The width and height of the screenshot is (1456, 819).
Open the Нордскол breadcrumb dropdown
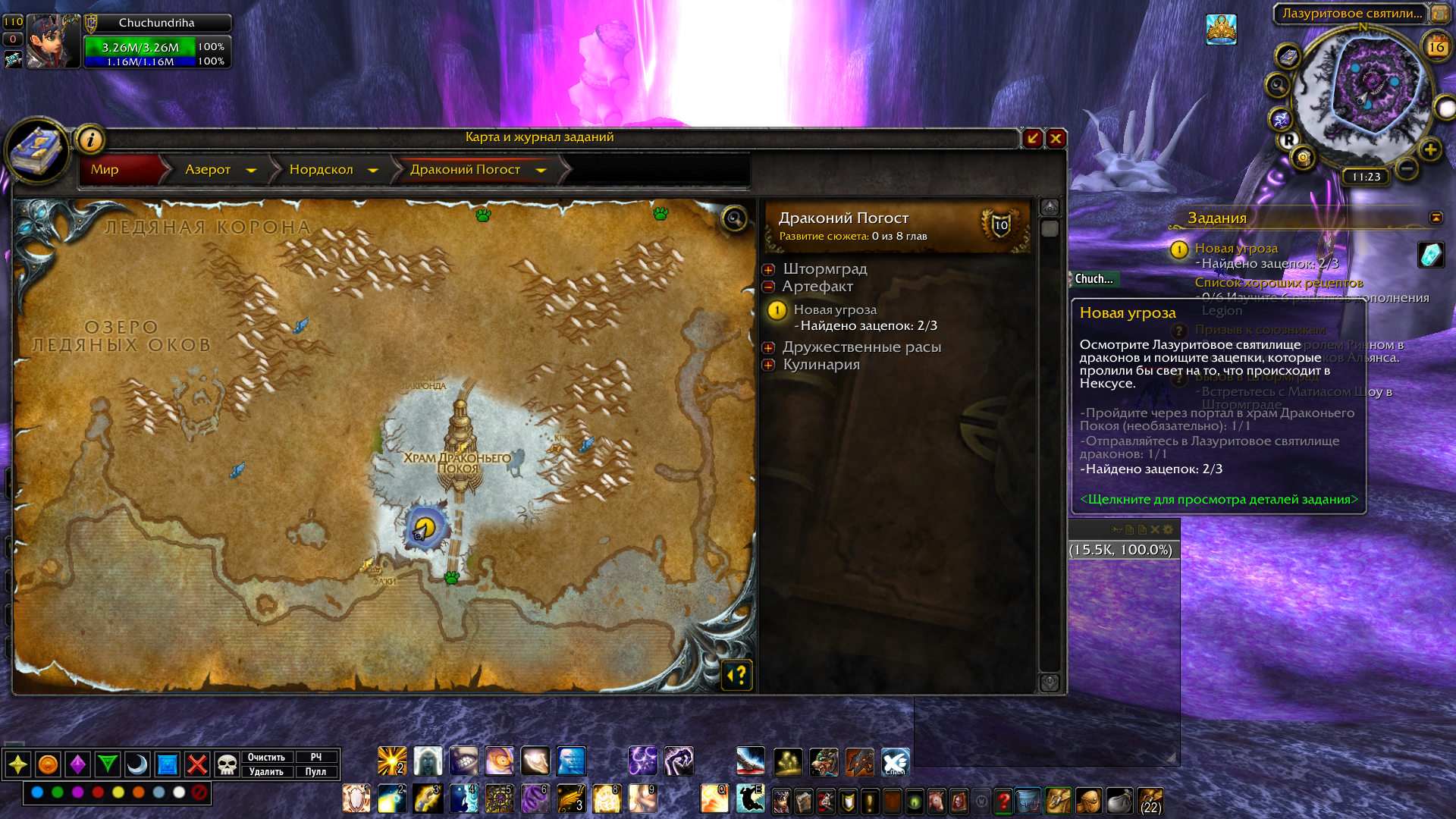click(x=373, y=170)
